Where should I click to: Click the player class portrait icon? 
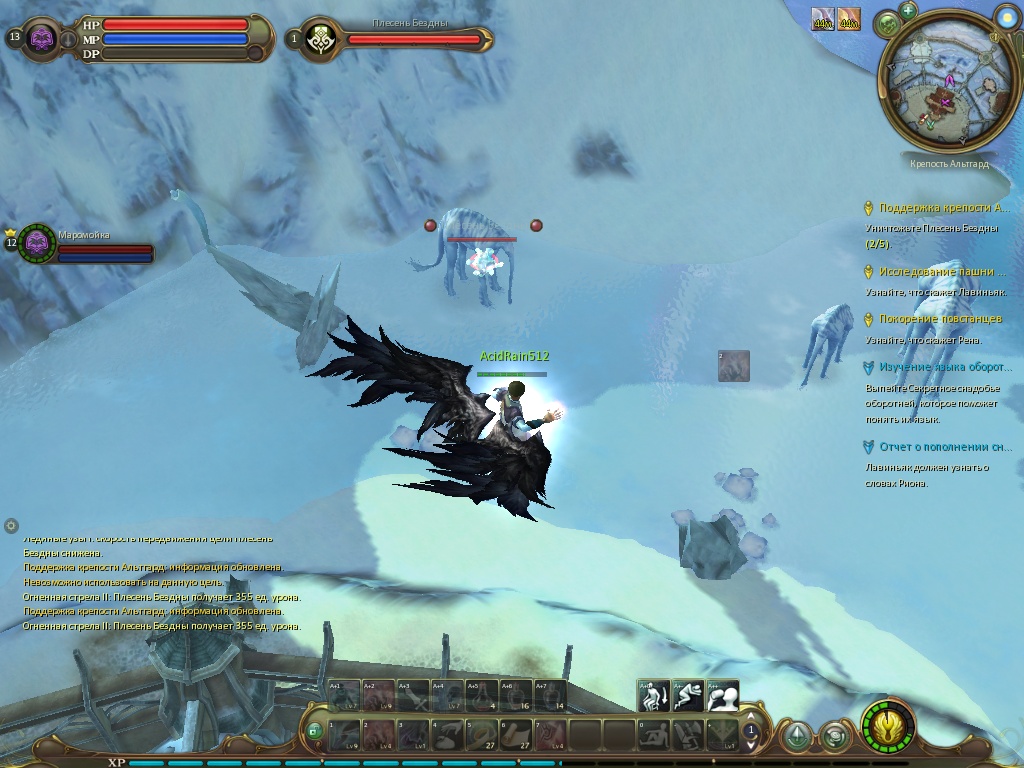tap(42, 39)
